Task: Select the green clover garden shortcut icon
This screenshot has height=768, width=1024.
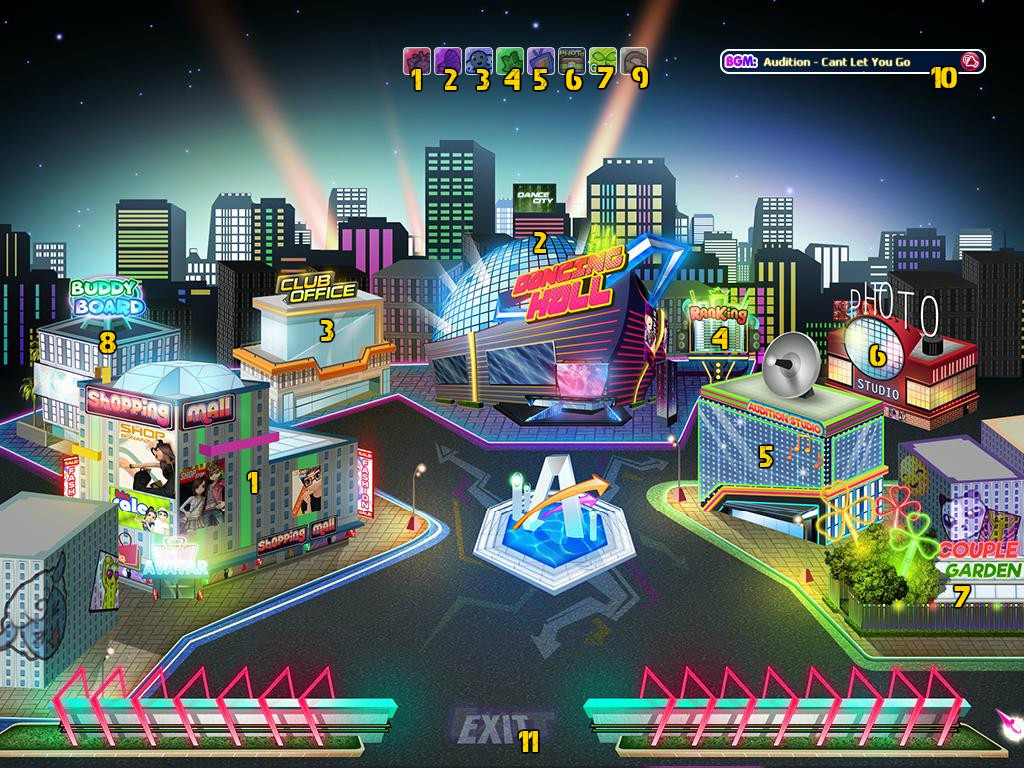Action: 602,61
